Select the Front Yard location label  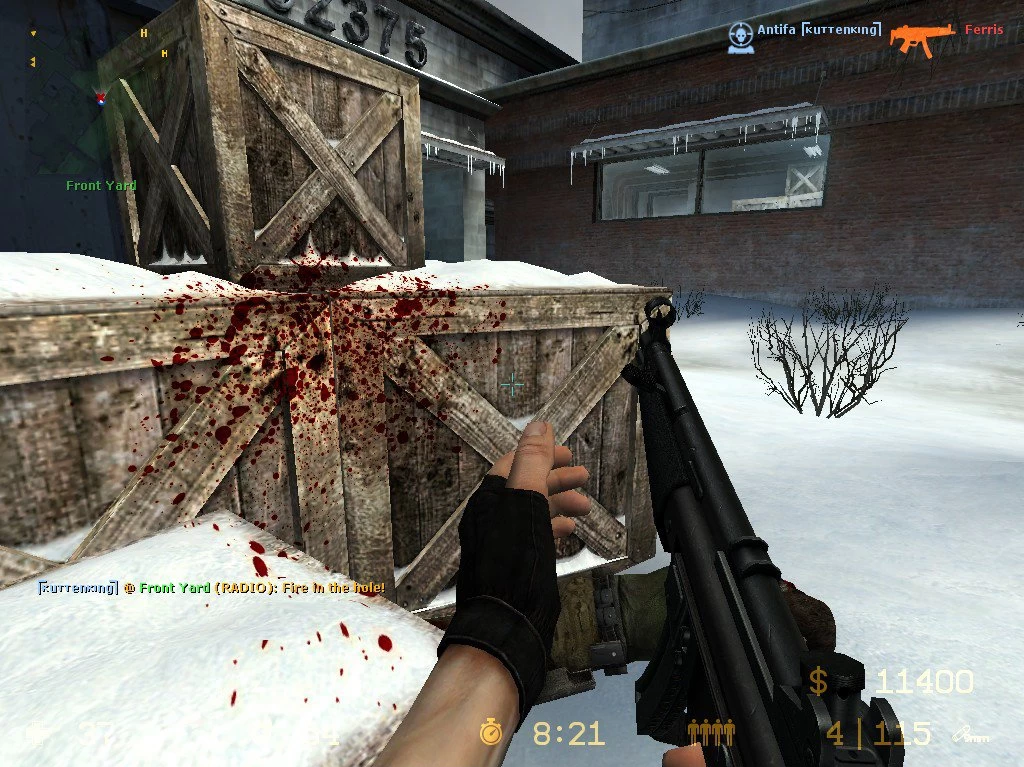[x=101, y=185]
